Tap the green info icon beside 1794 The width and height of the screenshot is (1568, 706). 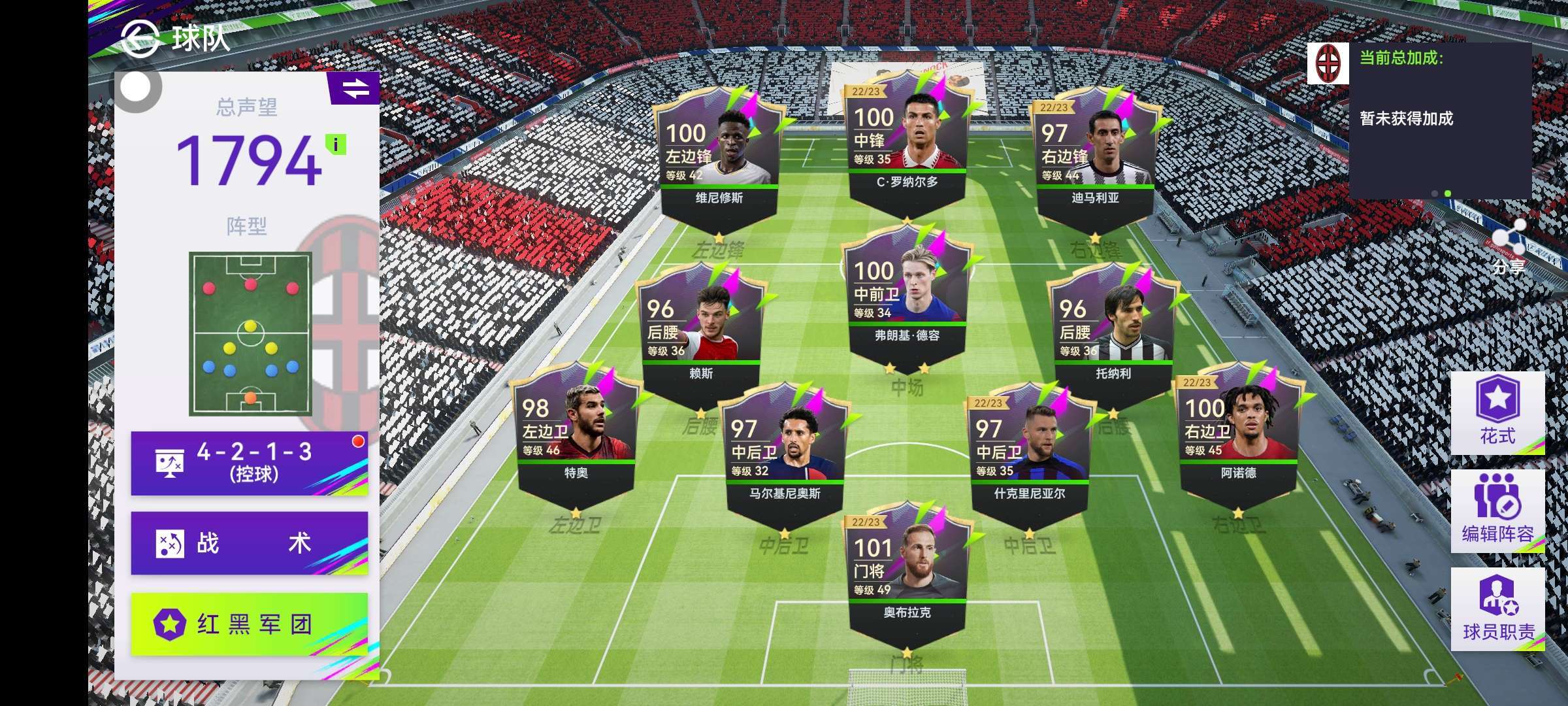tap(336, 144)
